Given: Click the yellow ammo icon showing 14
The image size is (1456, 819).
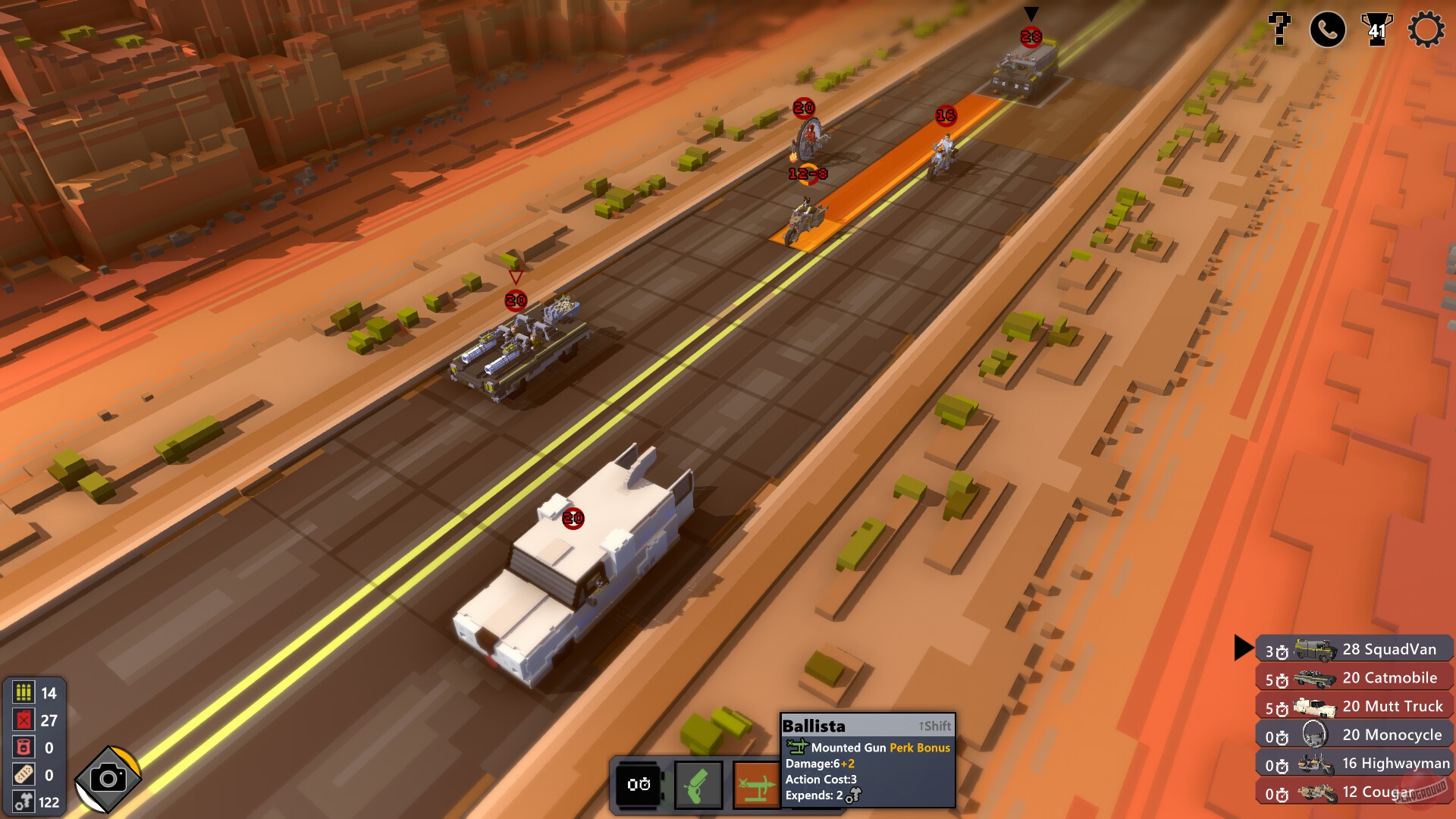Looking at the screenshot, I should click(23, 693).
